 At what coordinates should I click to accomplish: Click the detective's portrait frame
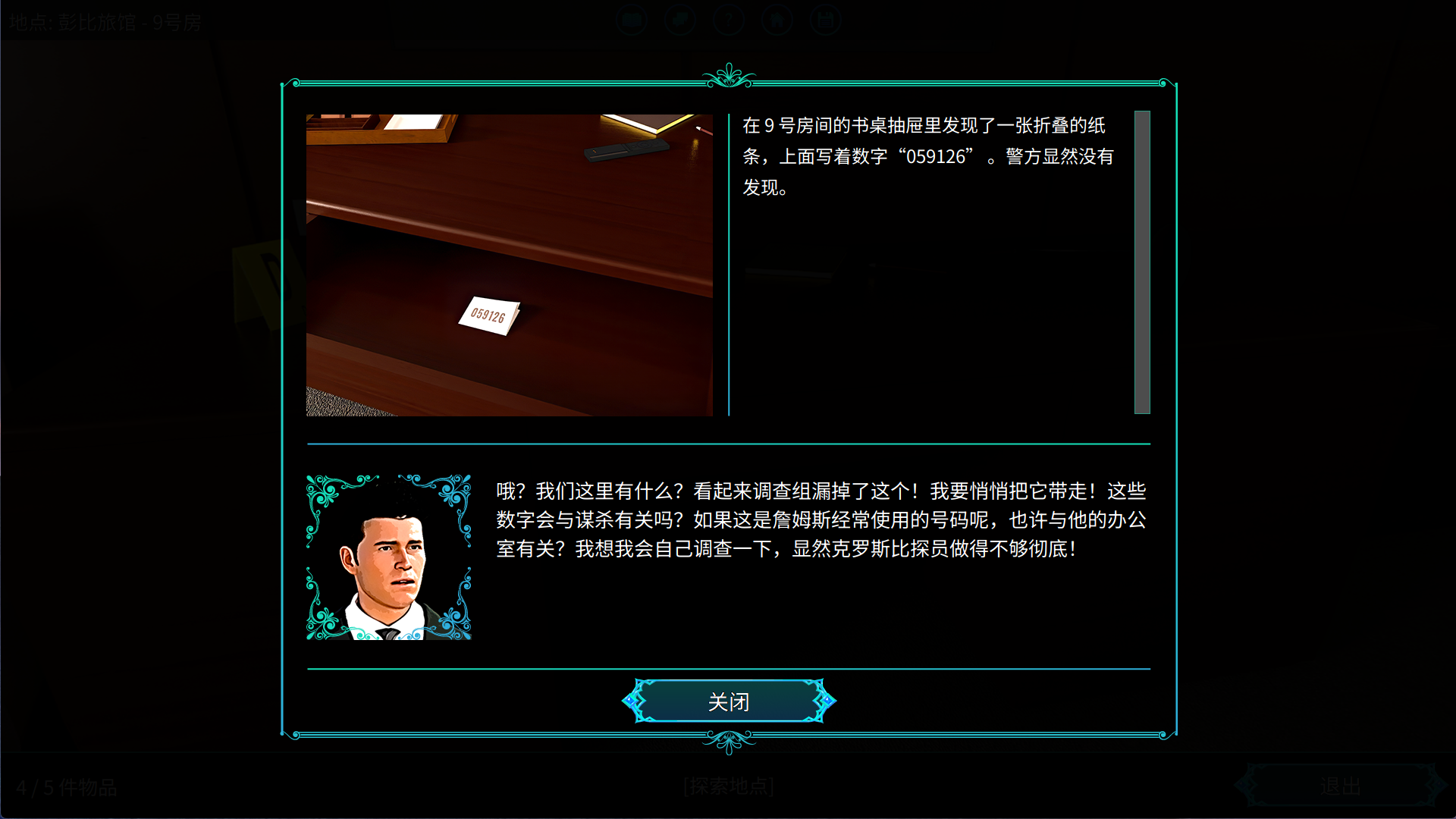(389, 556)
